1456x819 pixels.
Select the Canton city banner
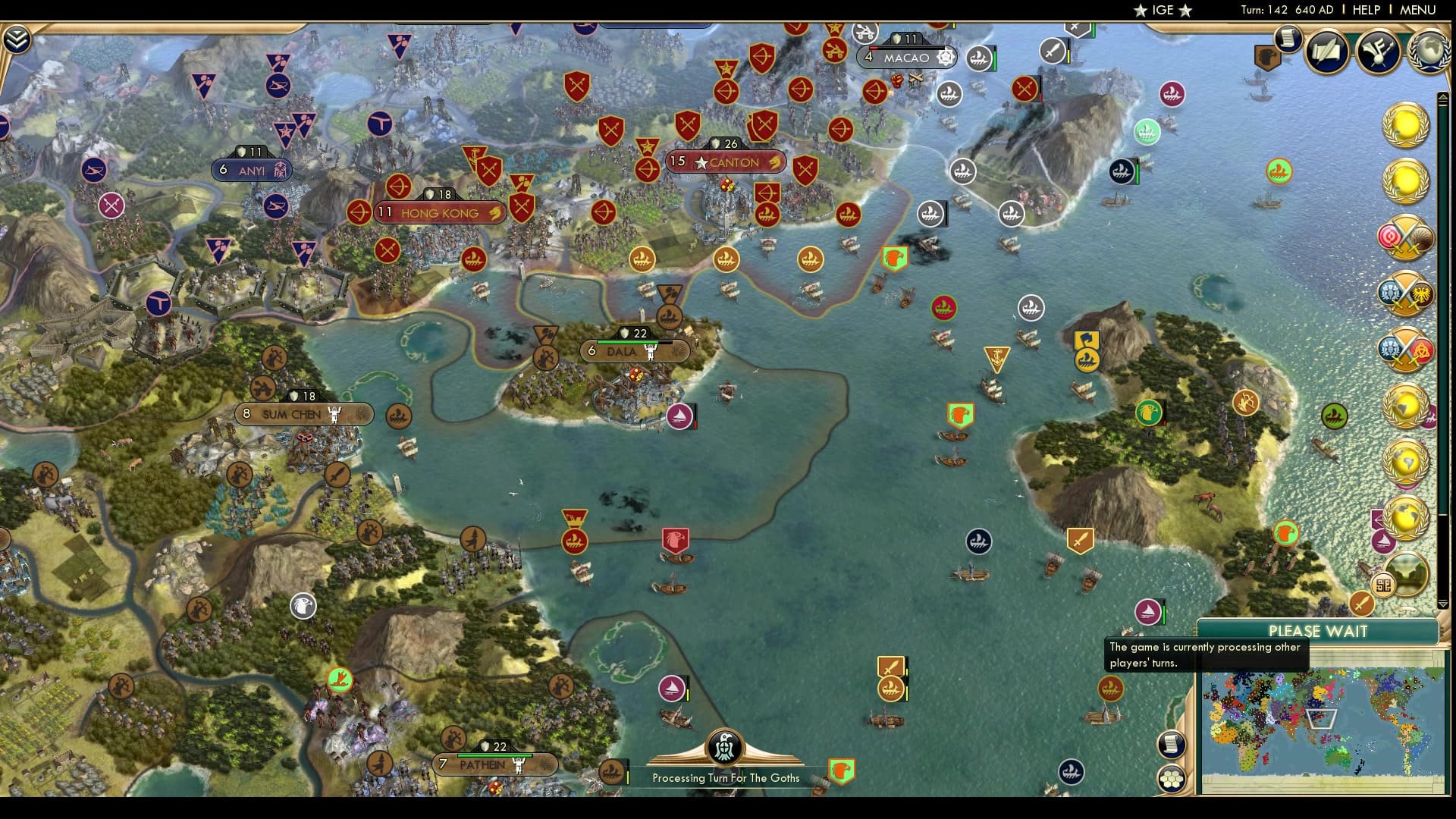pos(724,162)
